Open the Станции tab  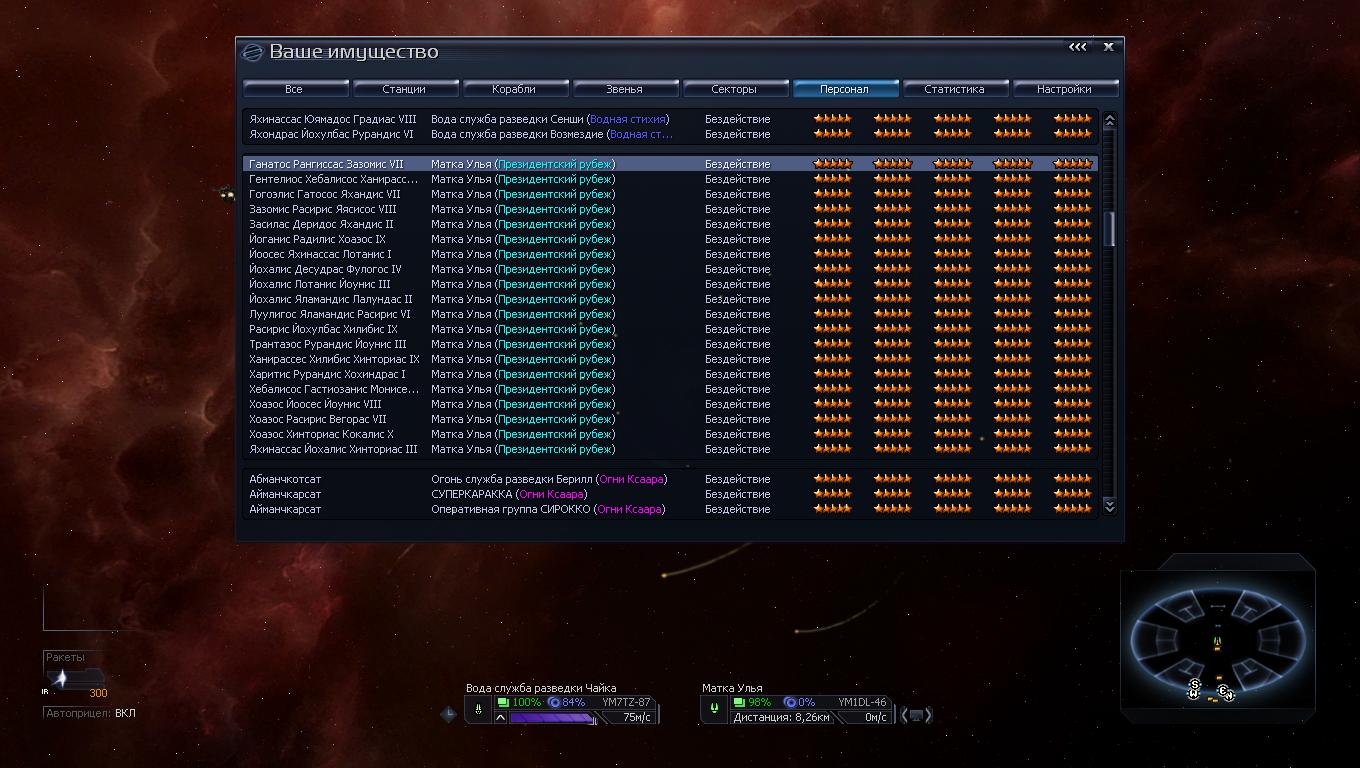tap(404, 89)
